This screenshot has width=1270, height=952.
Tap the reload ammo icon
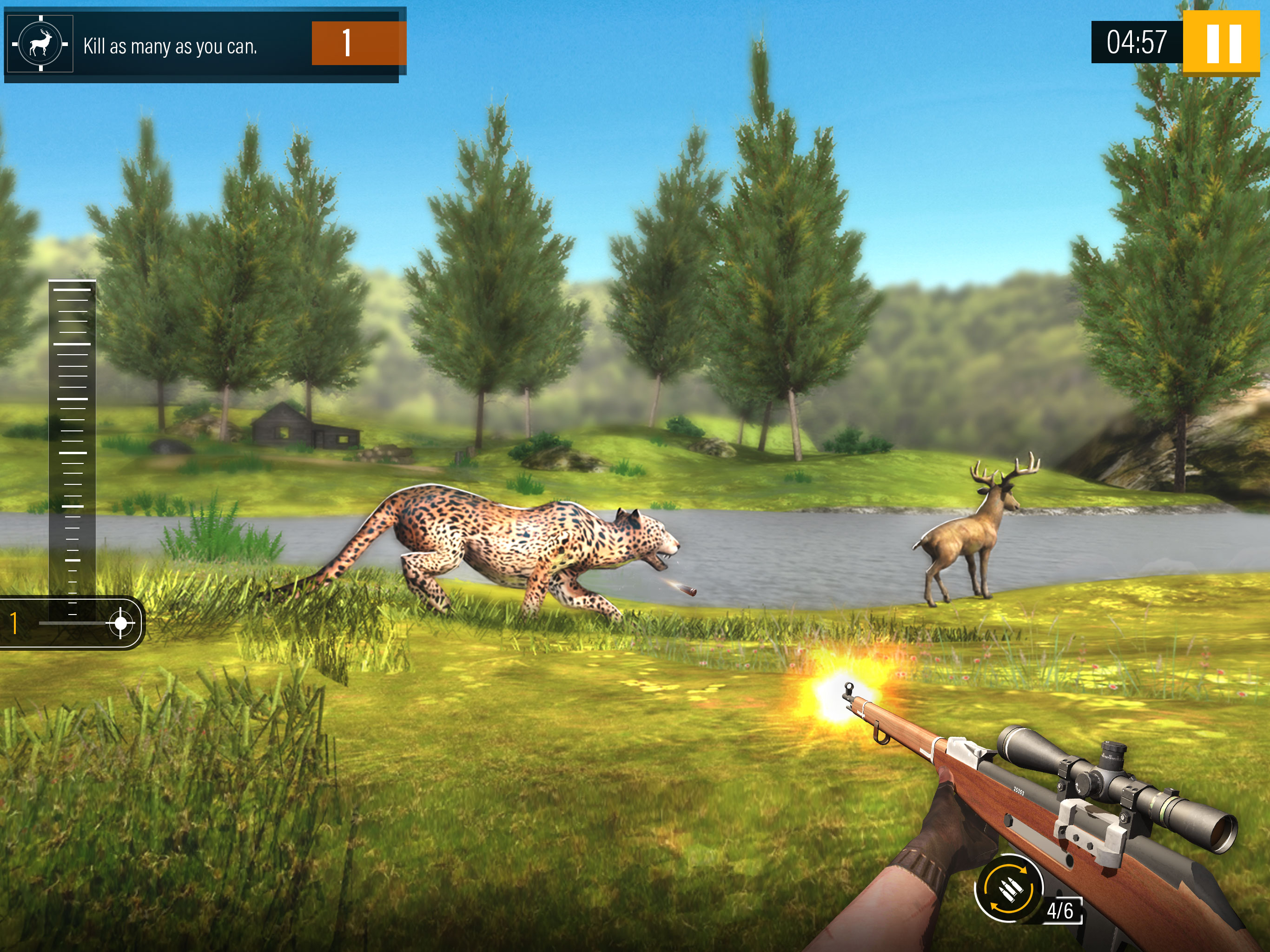tap(1009, 888)
